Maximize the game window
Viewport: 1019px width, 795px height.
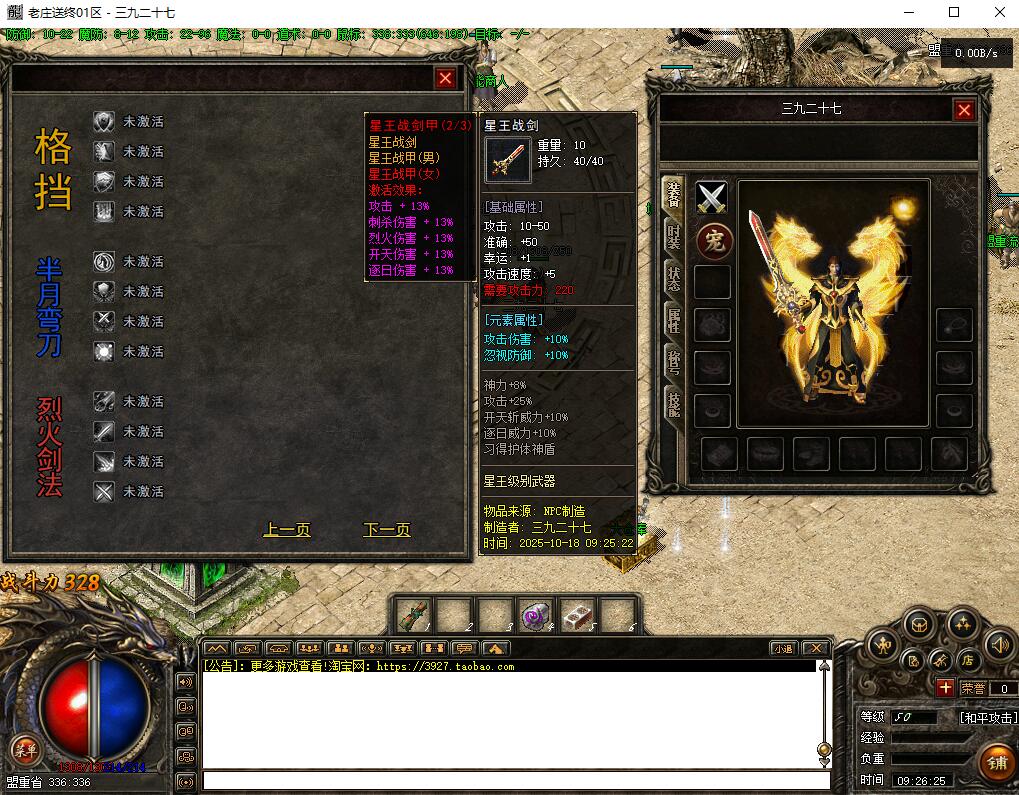point(954,12)
